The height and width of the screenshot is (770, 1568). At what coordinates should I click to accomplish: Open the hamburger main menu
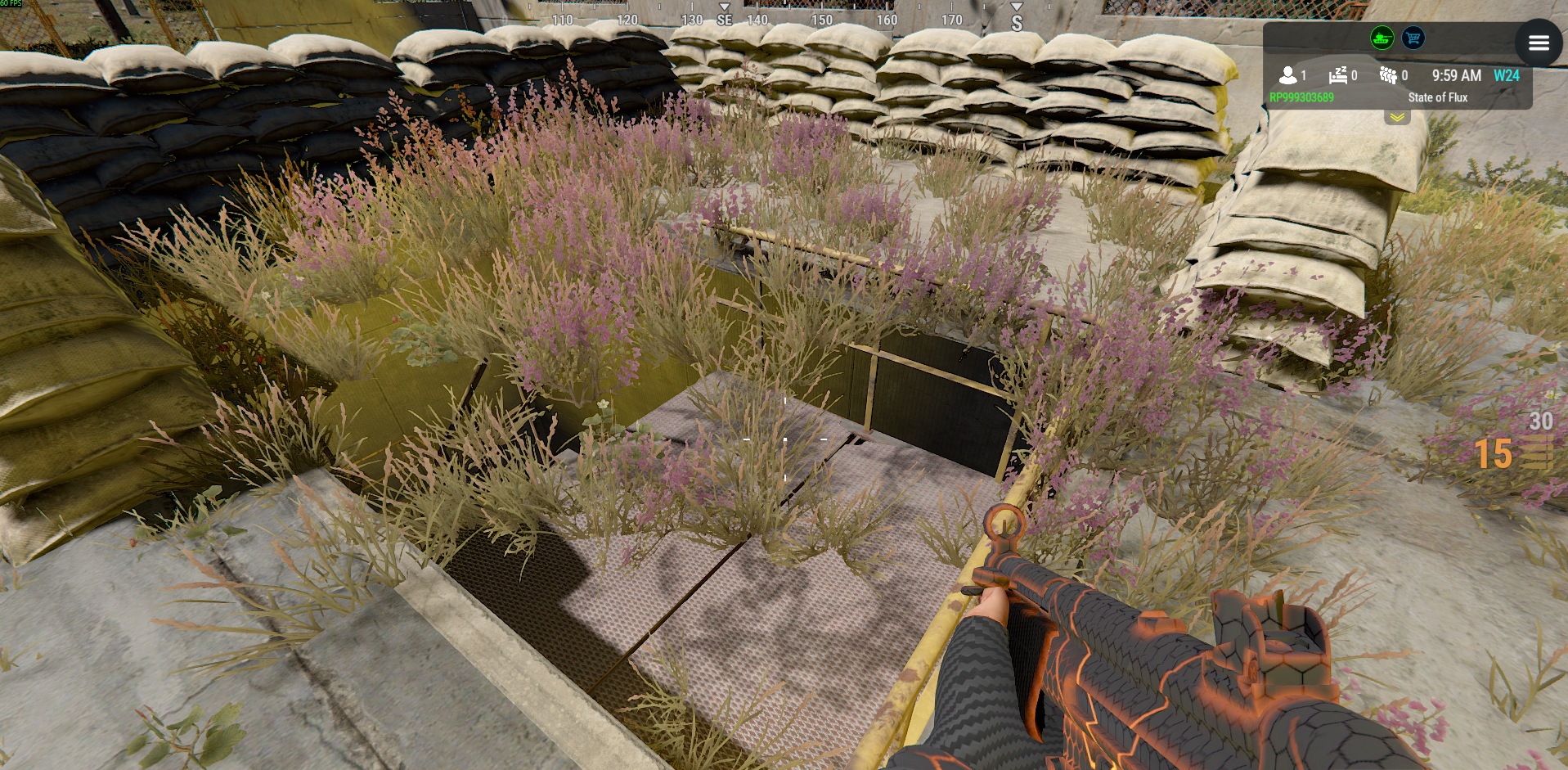(1538, 43)
